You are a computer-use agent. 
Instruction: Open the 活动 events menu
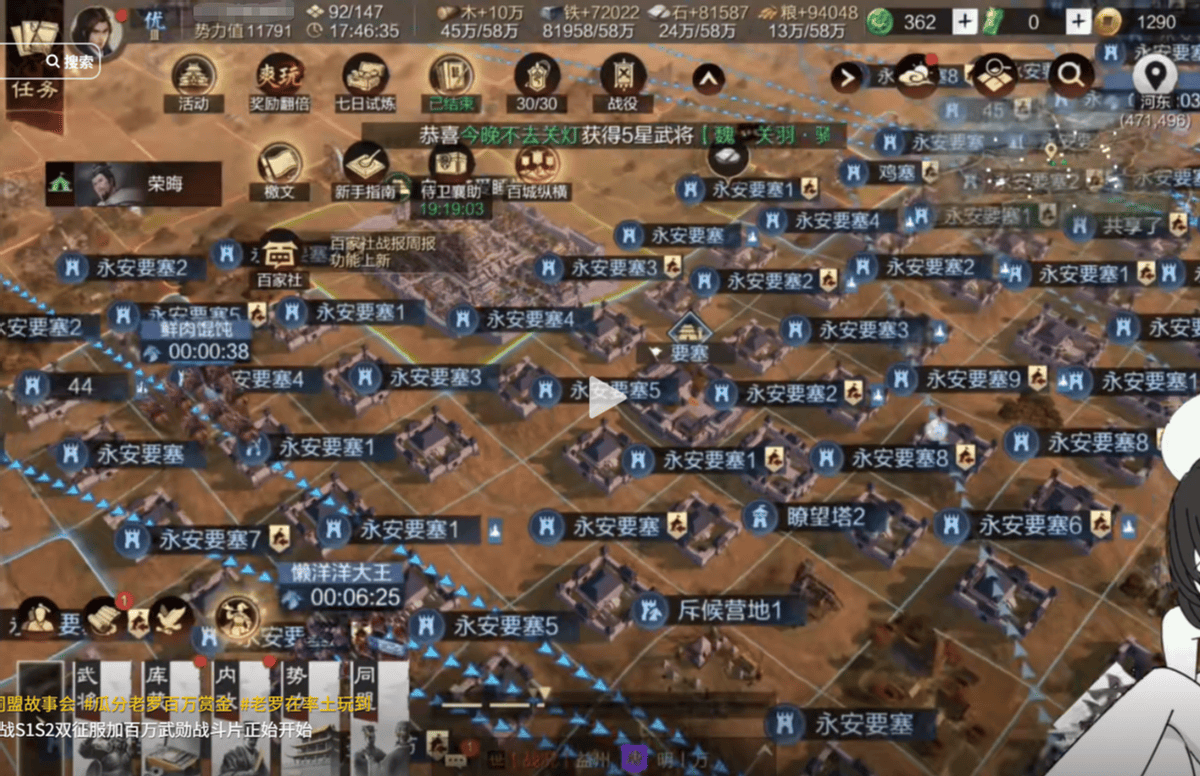tap(193, 78)
